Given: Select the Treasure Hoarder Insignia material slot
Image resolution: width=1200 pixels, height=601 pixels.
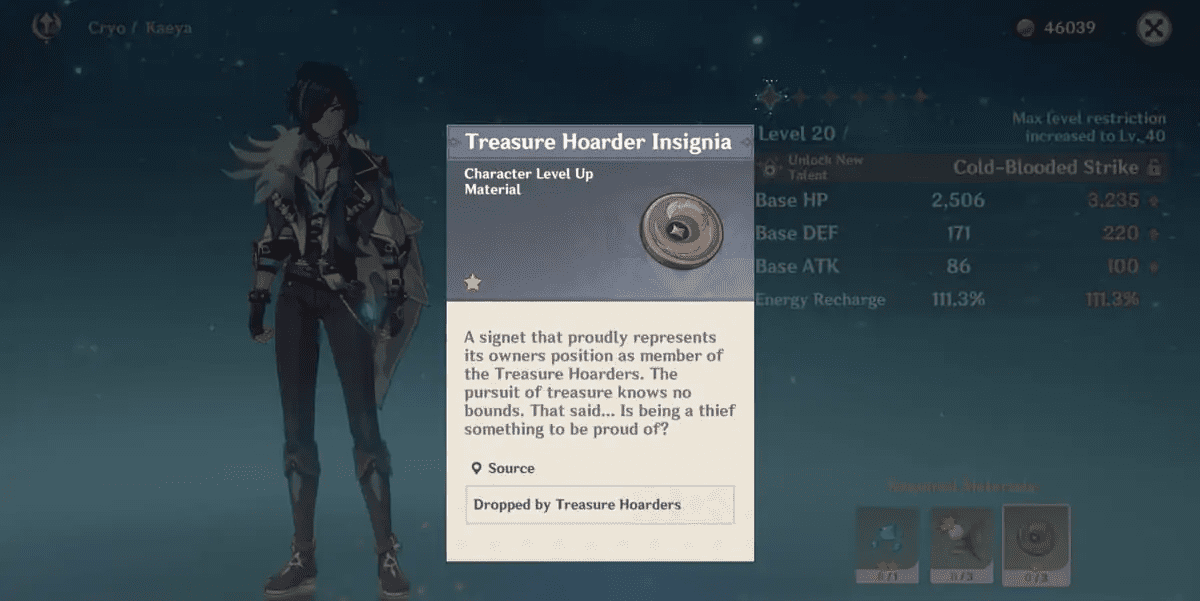Looking at the screenshot, I should tap(1036, 544).
